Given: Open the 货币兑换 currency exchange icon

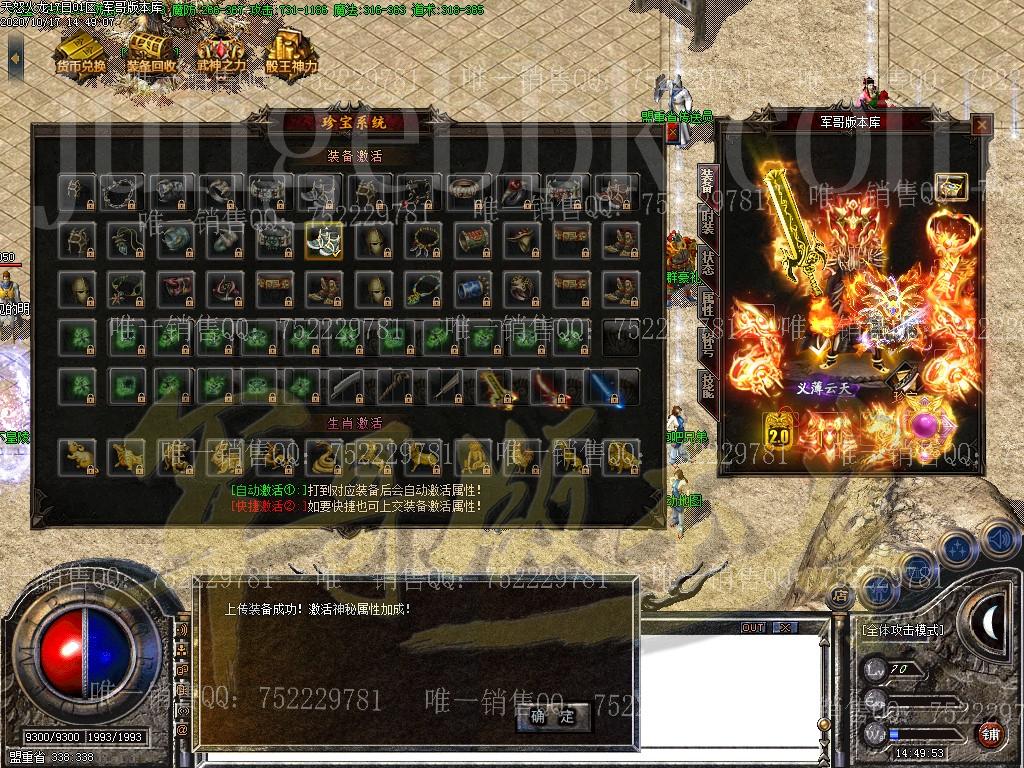Looking at the screenshot, I should click(81, 50).
